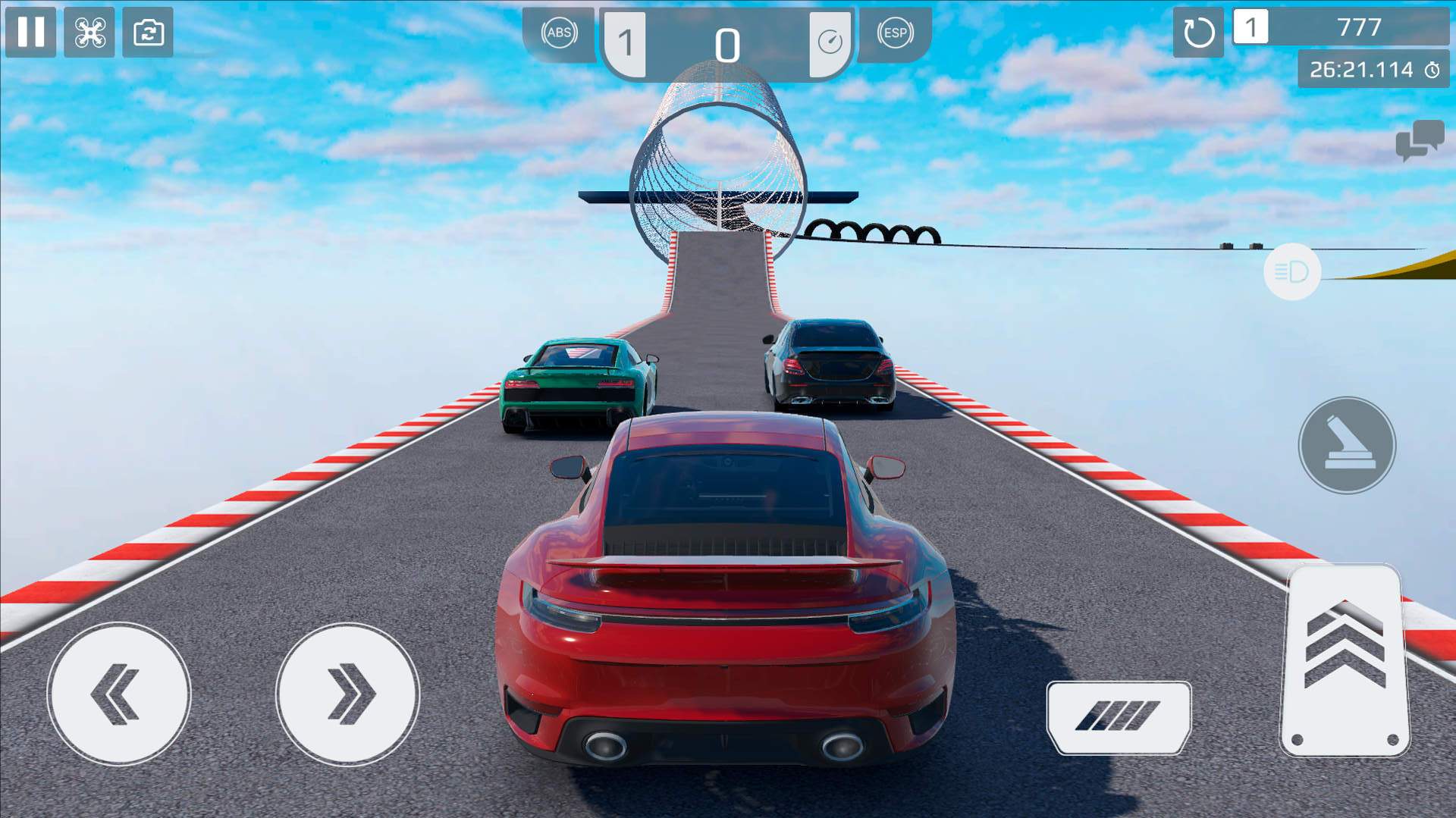
Task: Pull the handbrake lever button
Action: [1347, 445]
